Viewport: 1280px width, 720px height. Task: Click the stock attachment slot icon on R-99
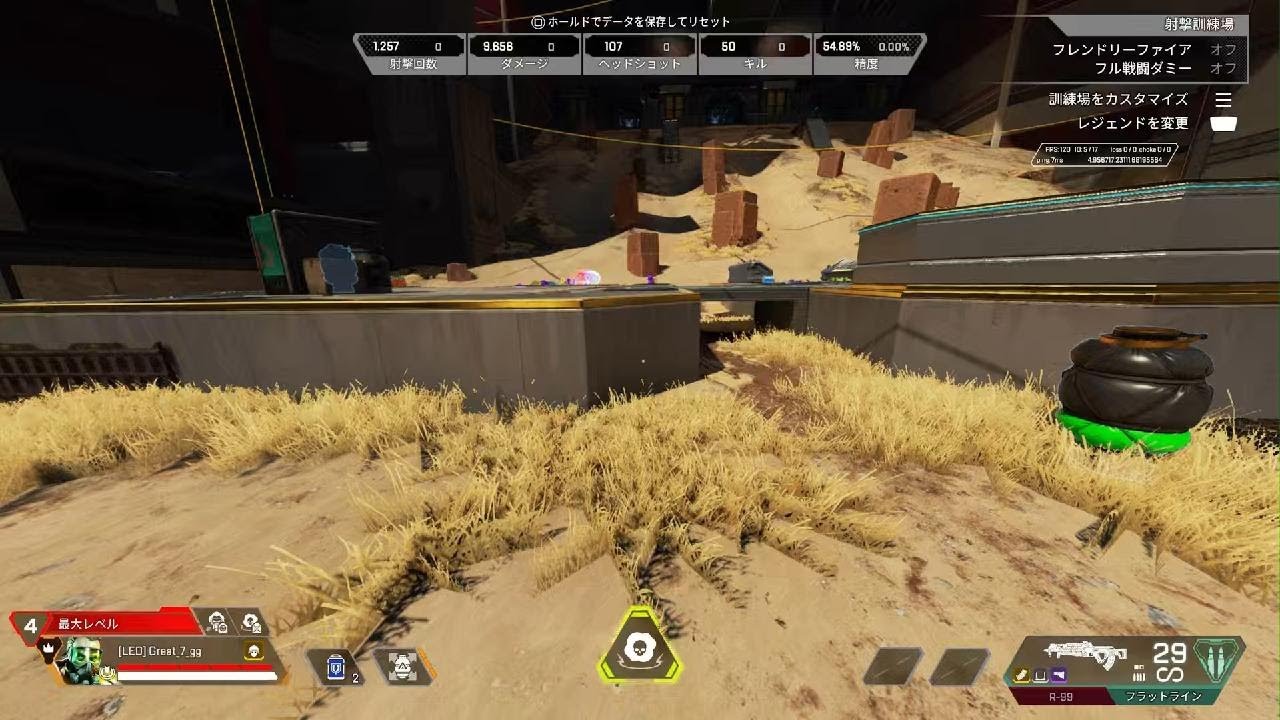[1040, 675]
